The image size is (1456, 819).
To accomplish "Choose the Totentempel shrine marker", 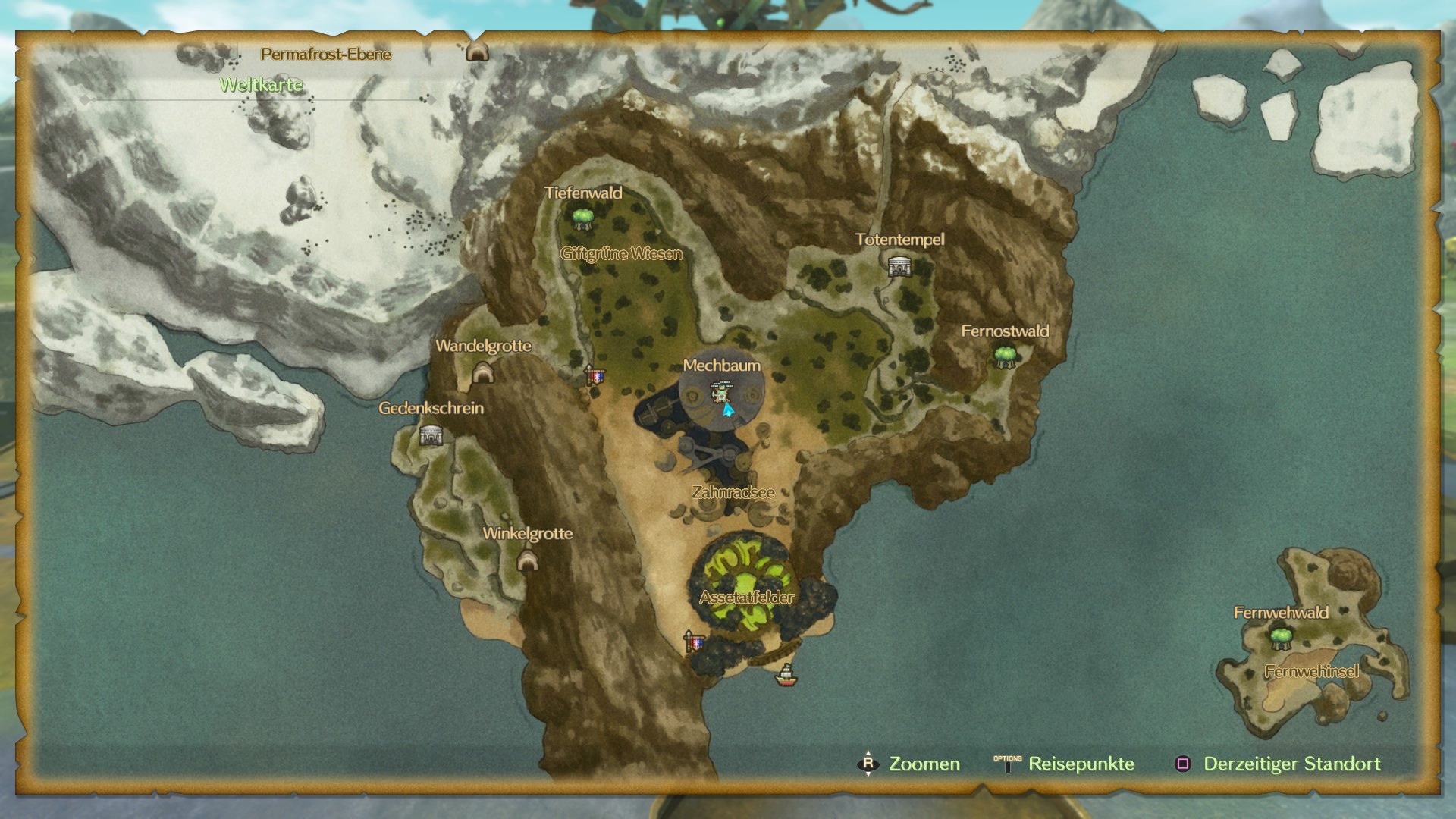I will click(x=899, y=266).
